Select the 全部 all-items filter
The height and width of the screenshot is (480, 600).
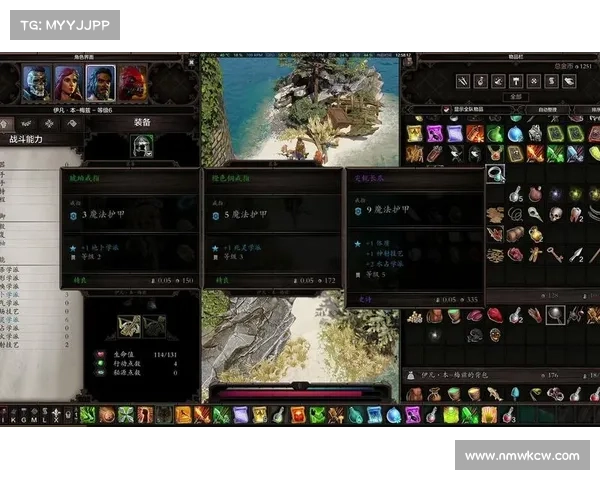point(515,96)
